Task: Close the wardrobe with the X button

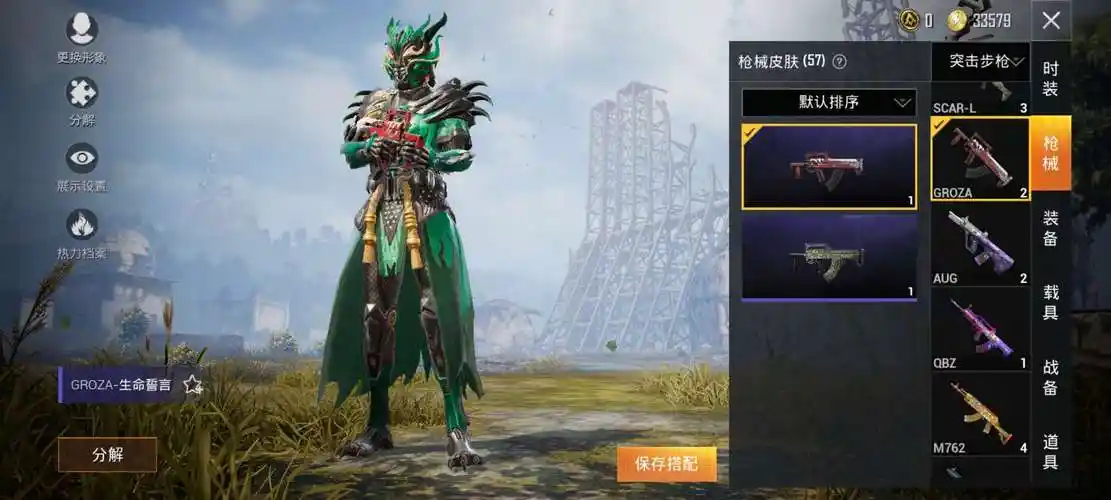Action: coord(1051,20)
